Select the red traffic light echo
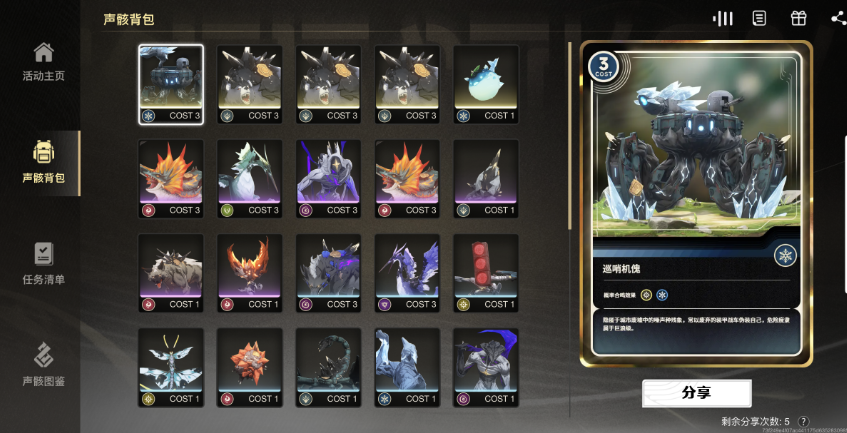Viewport: 847px width, 433px height. [x=486, y=273]
